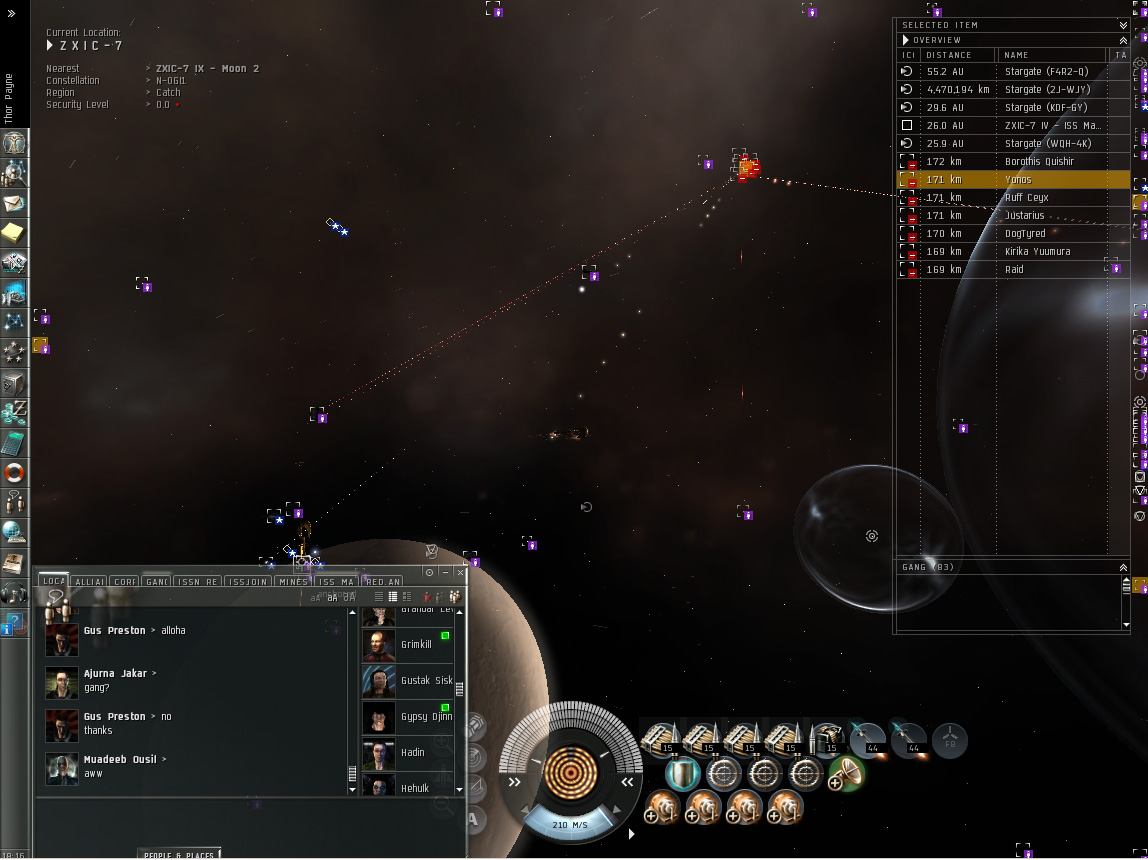
Task: Click the ship speed bar showing 210 M/S
Action: coord(570,825)
